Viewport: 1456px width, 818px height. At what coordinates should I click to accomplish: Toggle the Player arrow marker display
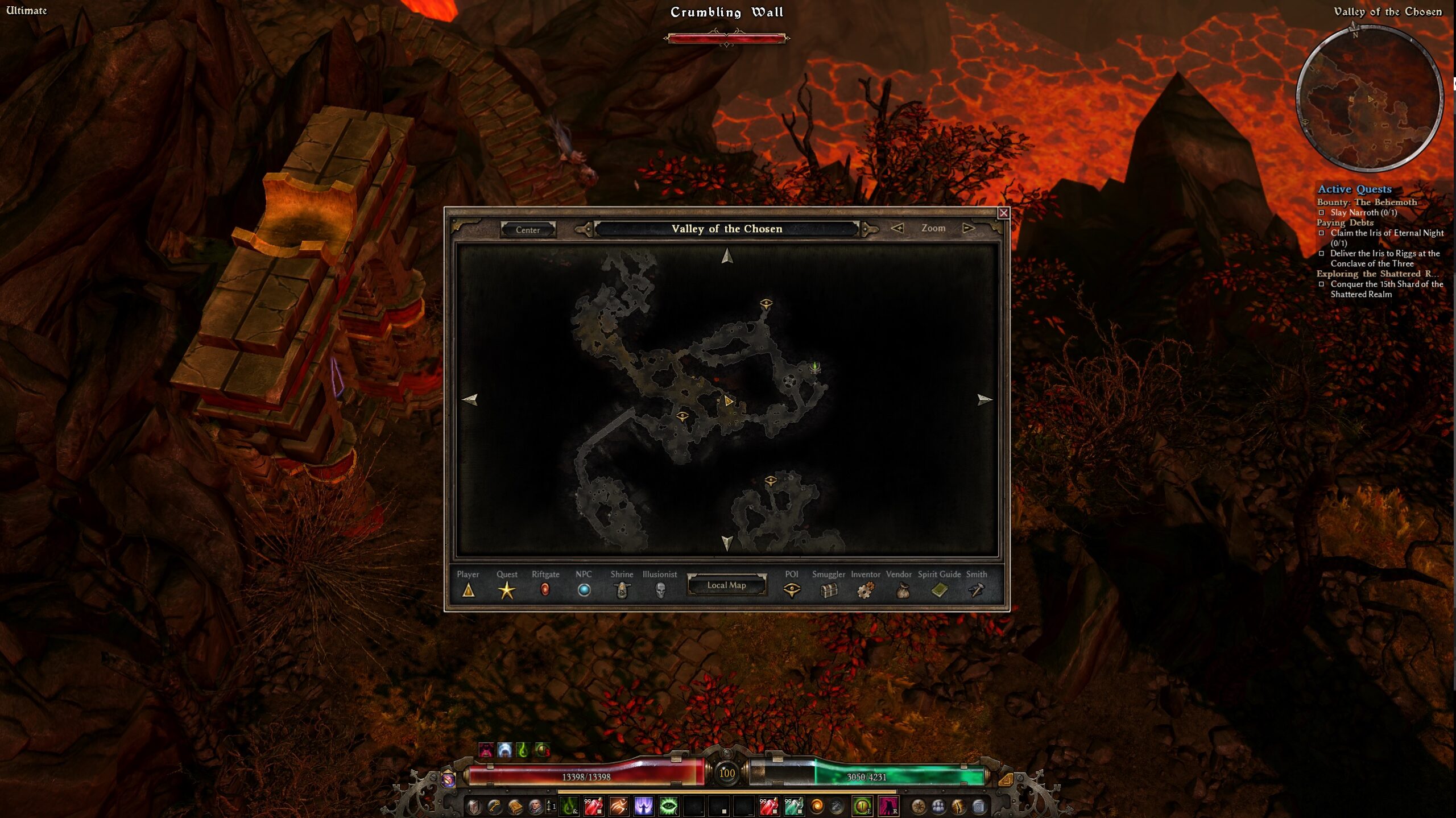468,590
